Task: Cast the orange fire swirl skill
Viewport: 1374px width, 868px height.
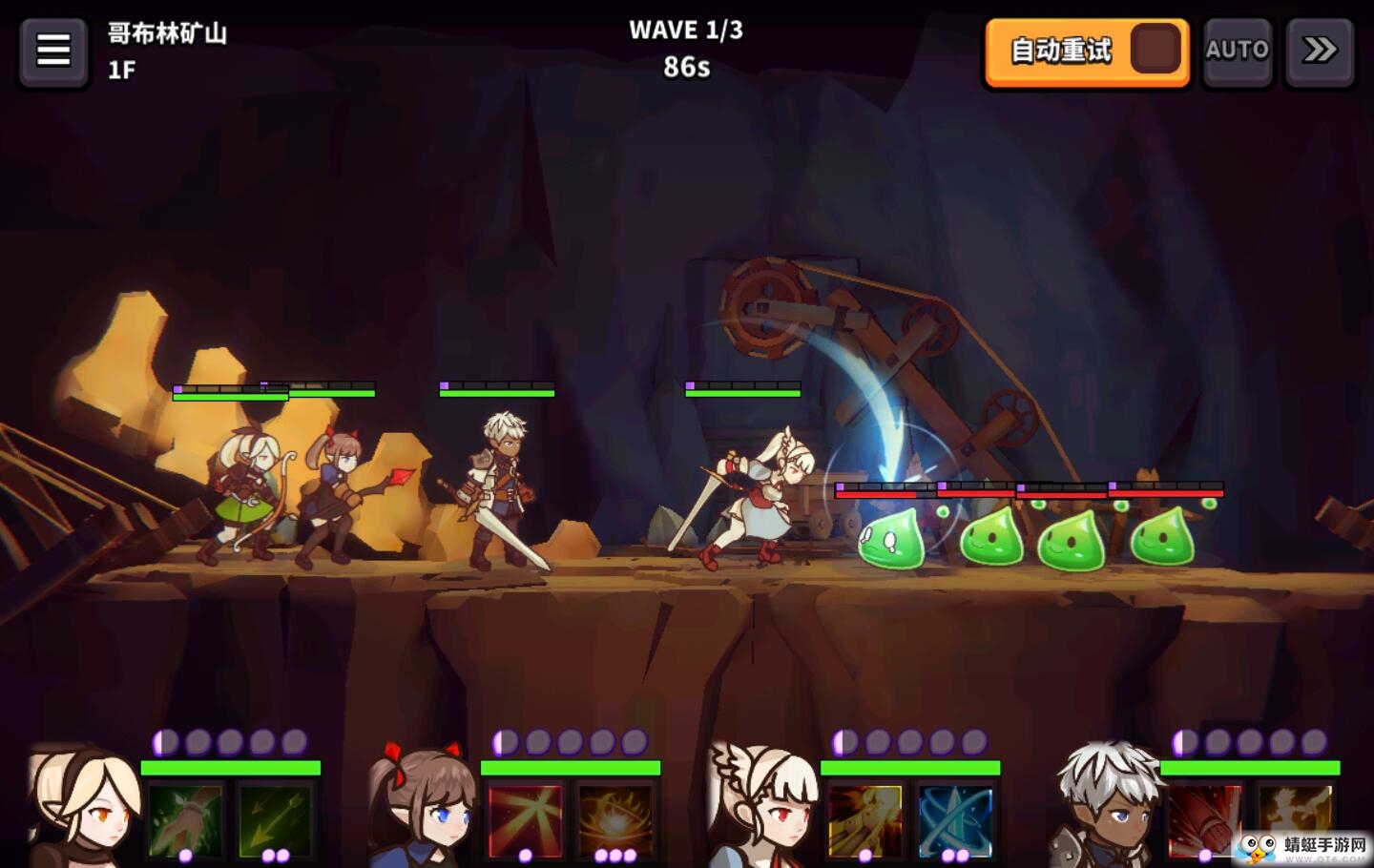Action: pyautogui.click(x=615, y=818)
